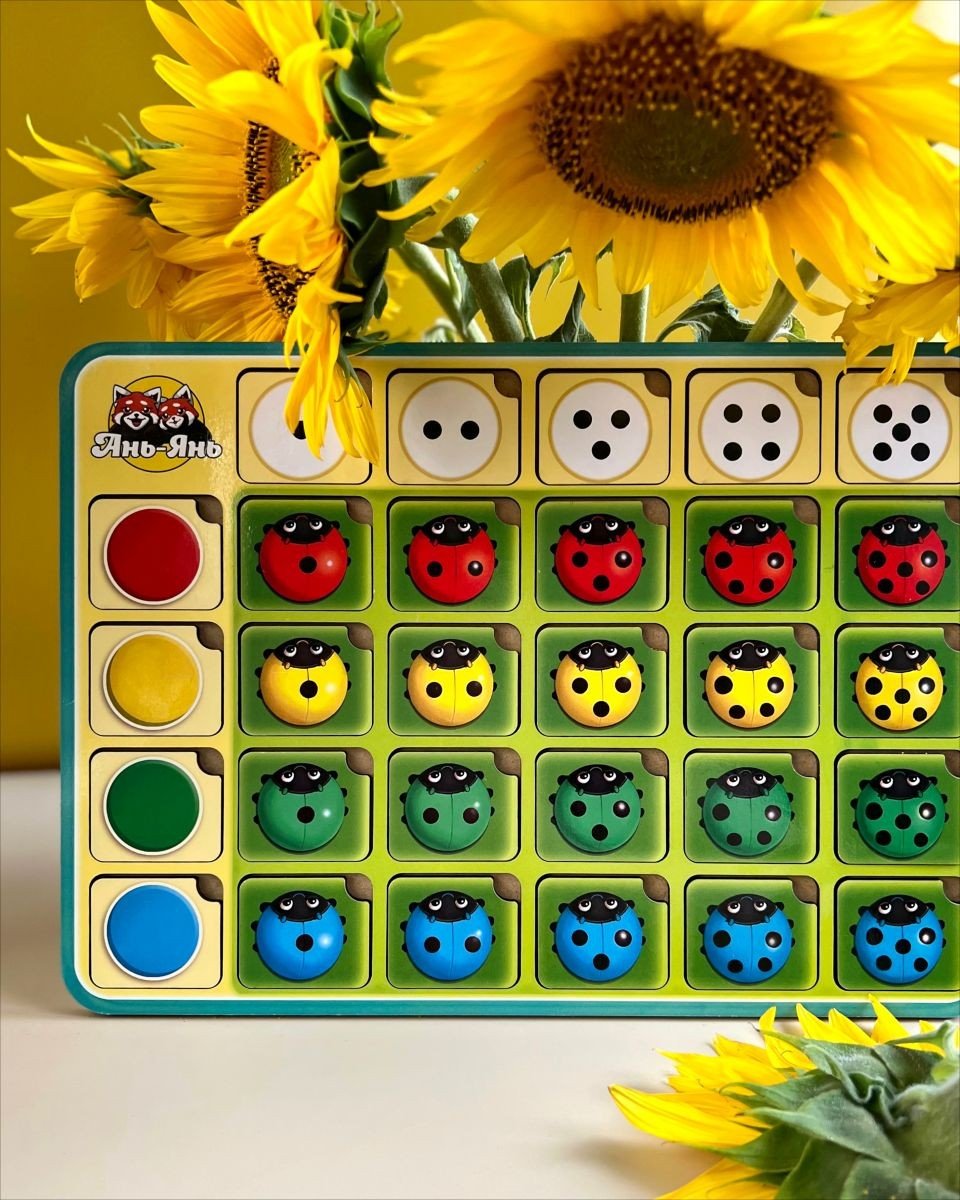This screenshot has width=960, height=1200.
Task: Select the red ladybug with one dot
Action: pyautogui.click(x=303, y=558)
